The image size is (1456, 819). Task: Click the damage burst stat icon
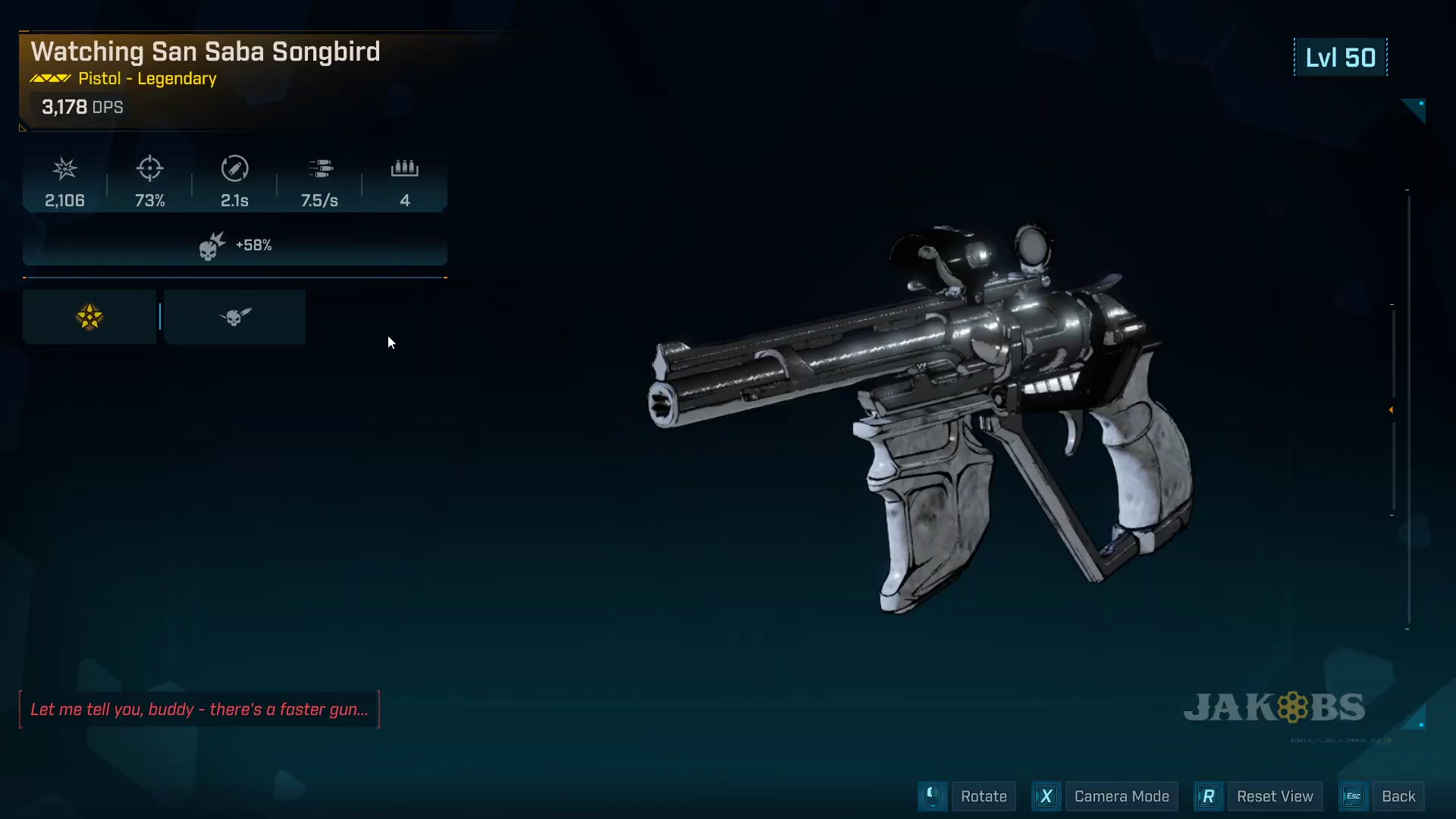tap(65, 168)
